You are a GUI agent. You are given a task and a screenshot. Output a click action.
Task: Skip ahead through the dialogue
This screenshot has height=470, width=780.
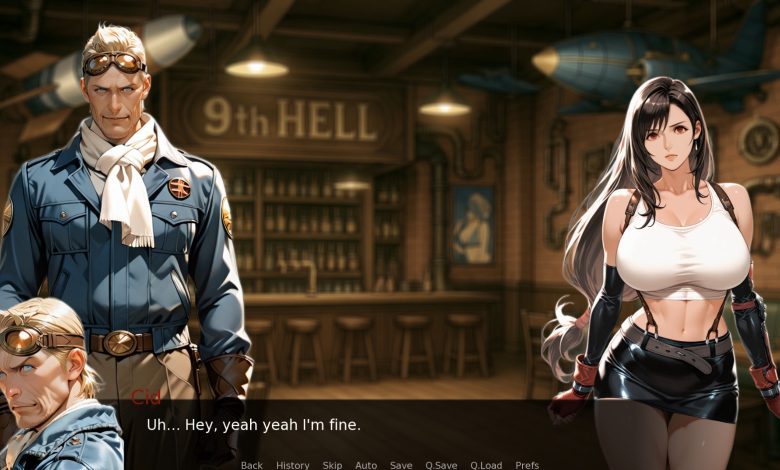click(332, 465)
